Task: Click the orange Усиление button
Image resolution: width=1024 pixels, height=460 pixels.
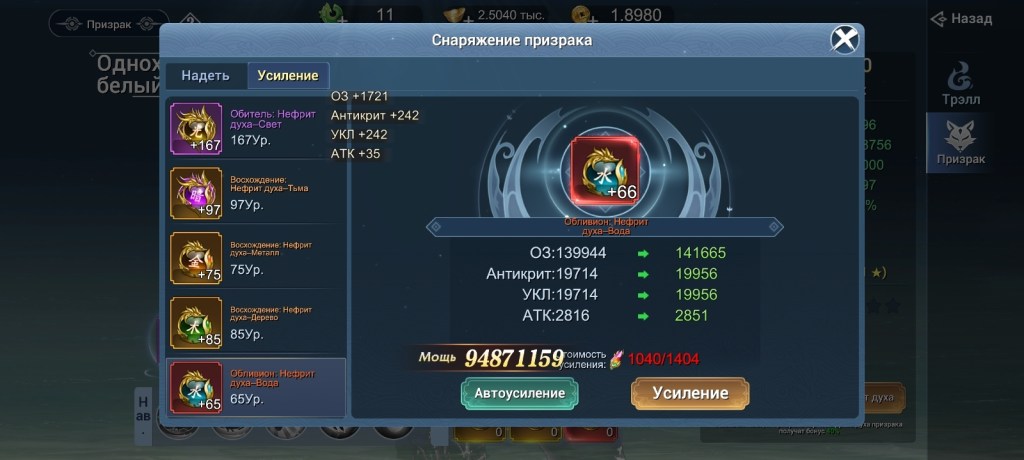Action: 690,393
